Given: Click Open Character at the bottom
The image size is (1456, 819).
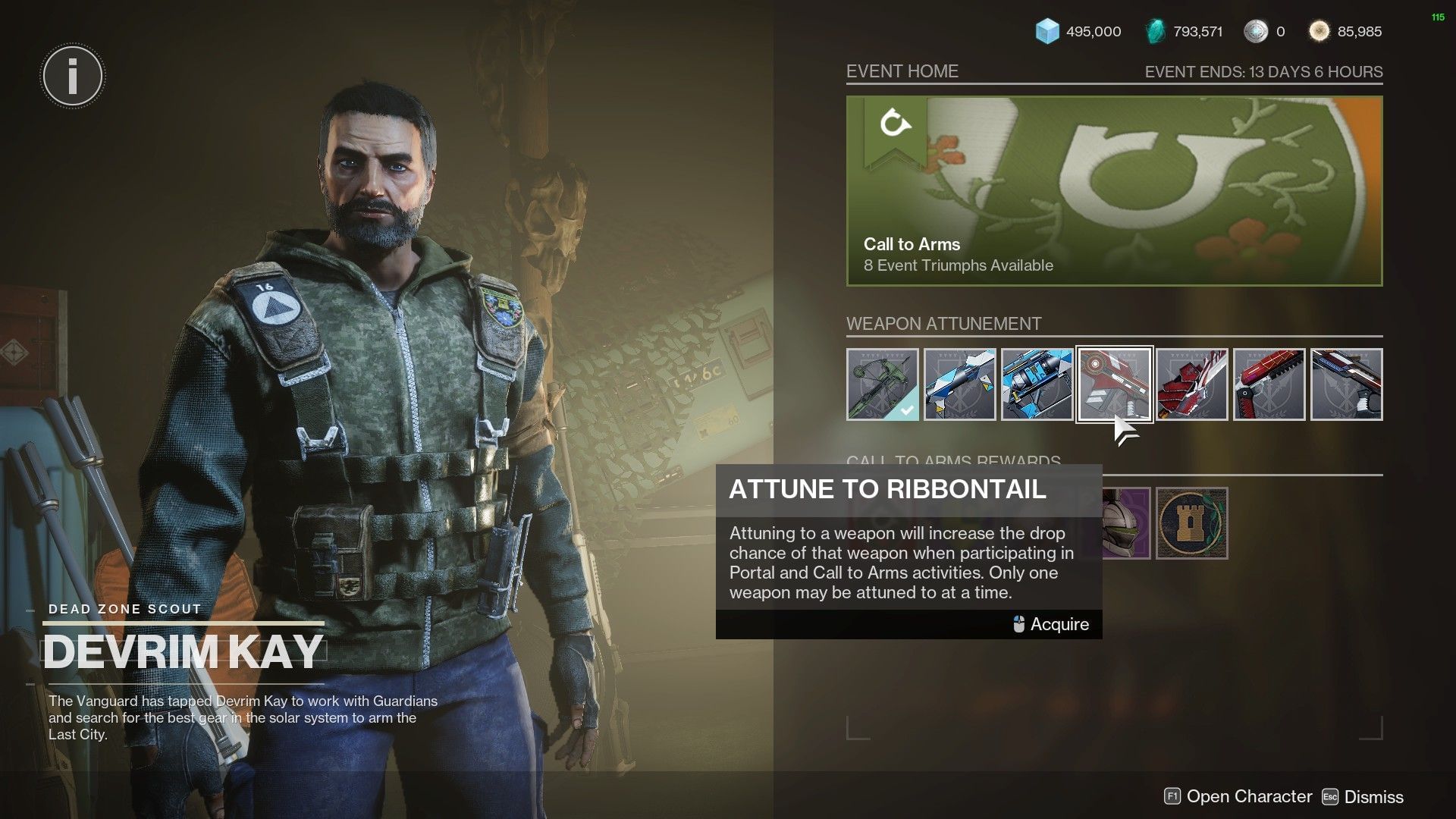Looking at the screenshot, I should [1238, 797].
